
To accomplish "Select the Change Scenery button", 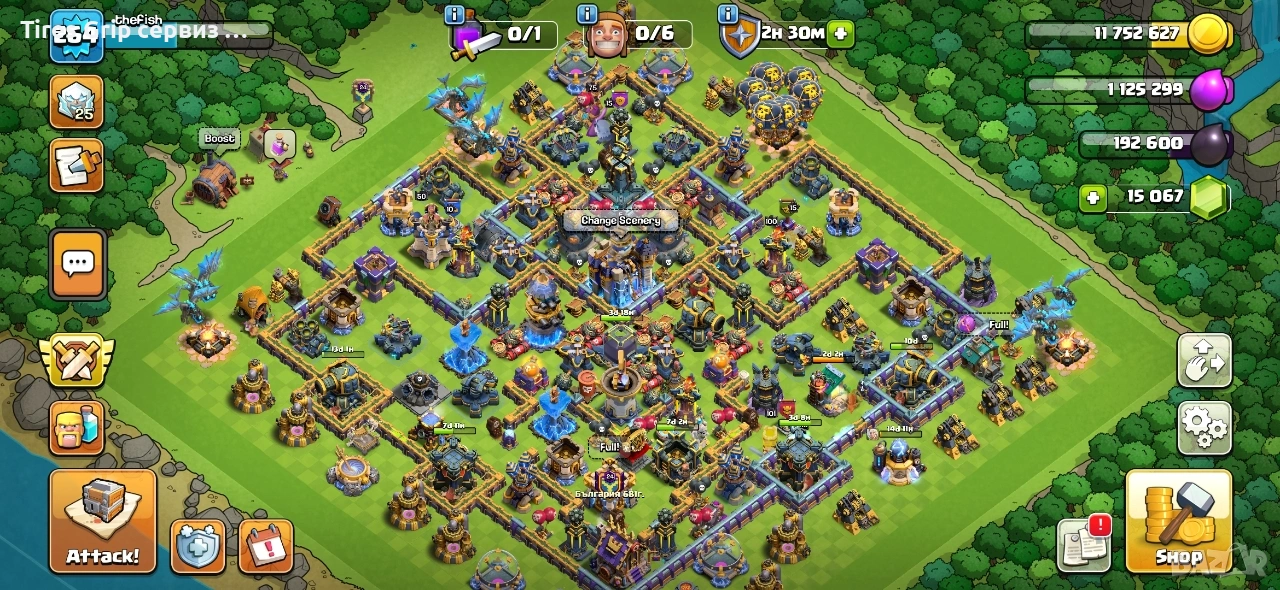I will 621,220.
